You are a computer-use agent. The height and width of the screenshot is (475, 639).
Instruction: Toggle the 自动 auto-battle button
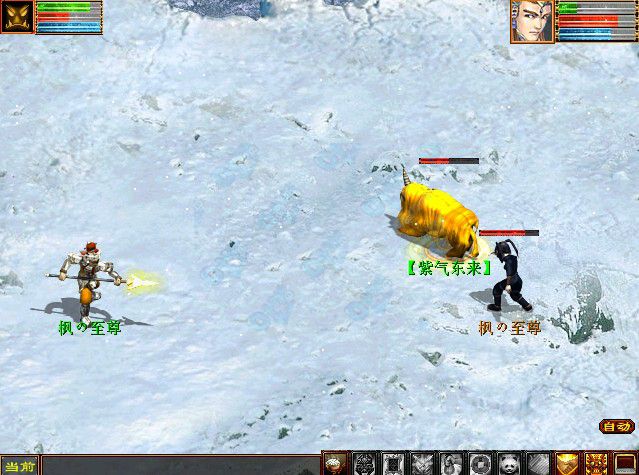pyautogui.click(x=615, y=427)
